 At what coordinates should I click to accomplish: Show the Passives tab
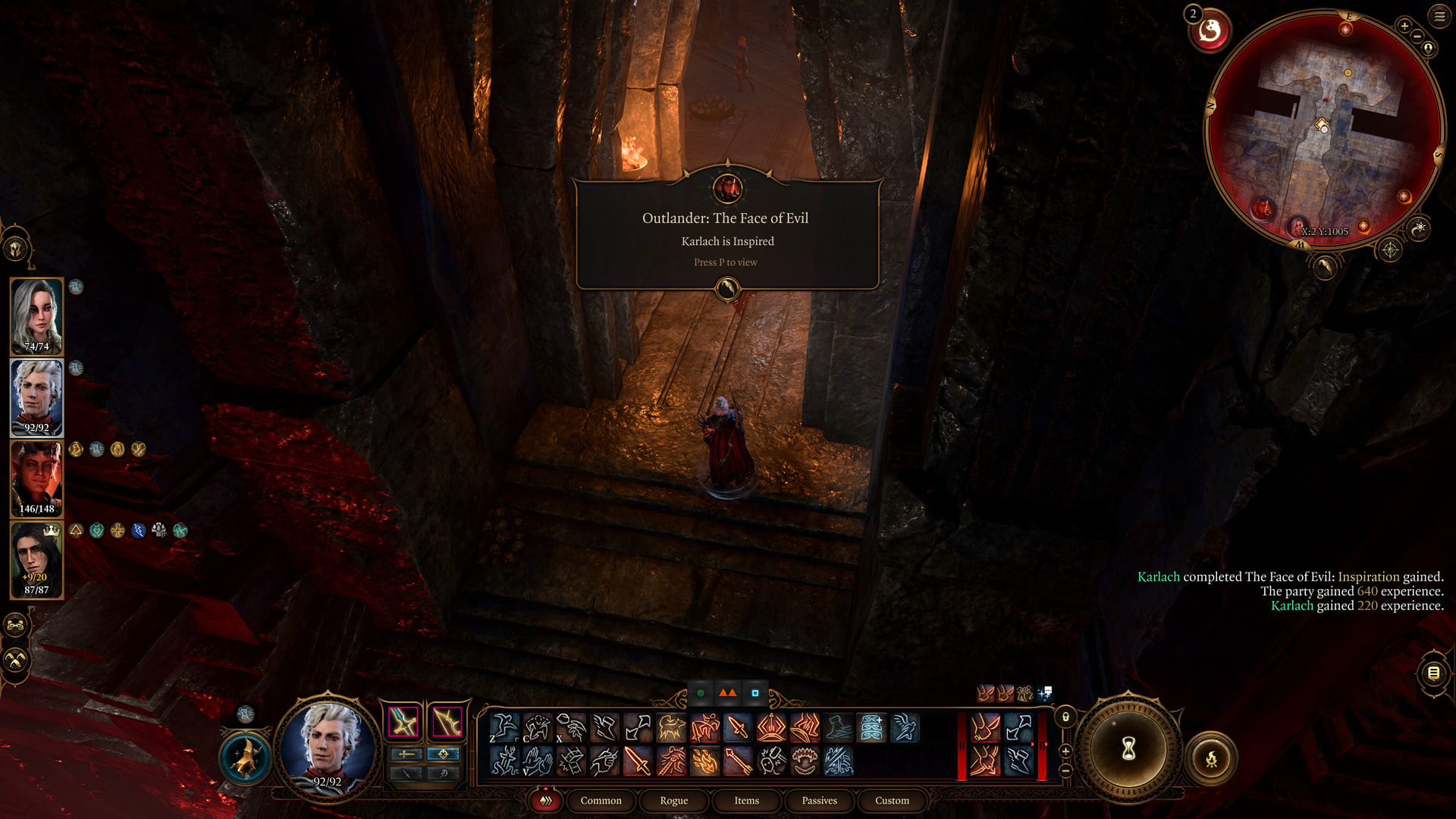(819, 800)
